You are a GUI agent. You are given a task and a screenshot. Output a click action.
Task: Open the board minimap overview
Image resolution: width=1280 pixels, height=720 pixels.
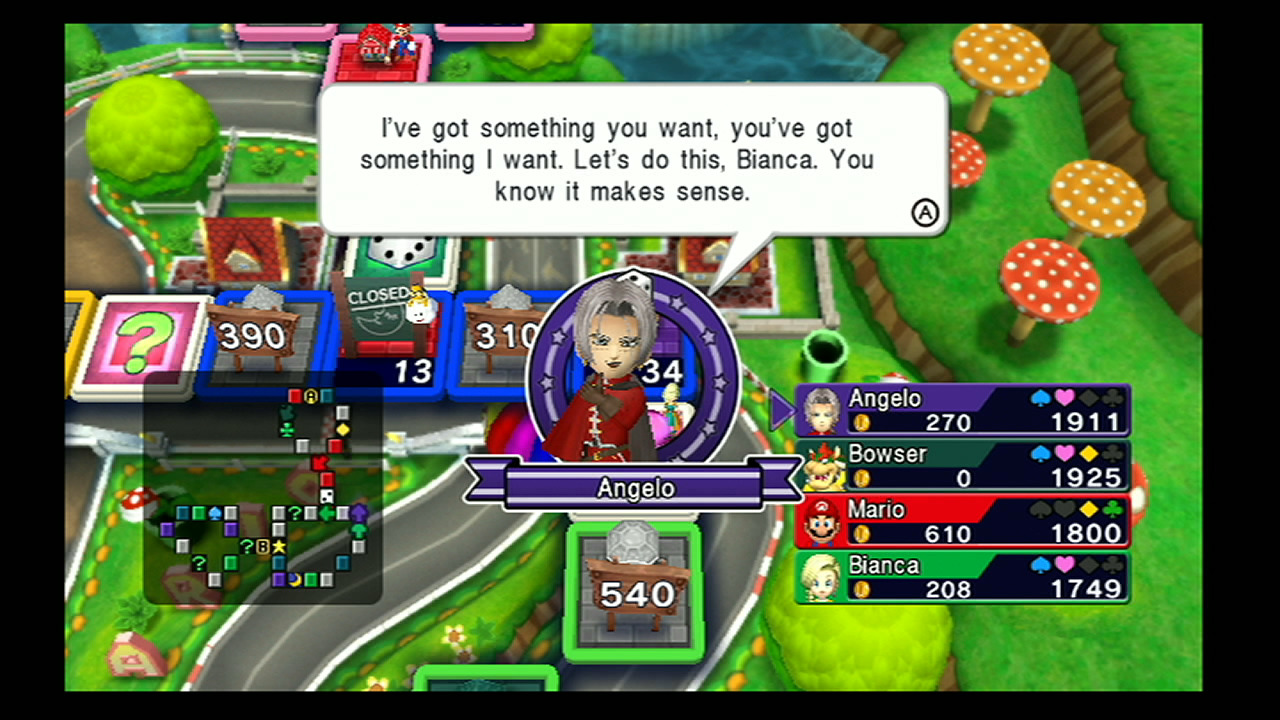[262, 490]
